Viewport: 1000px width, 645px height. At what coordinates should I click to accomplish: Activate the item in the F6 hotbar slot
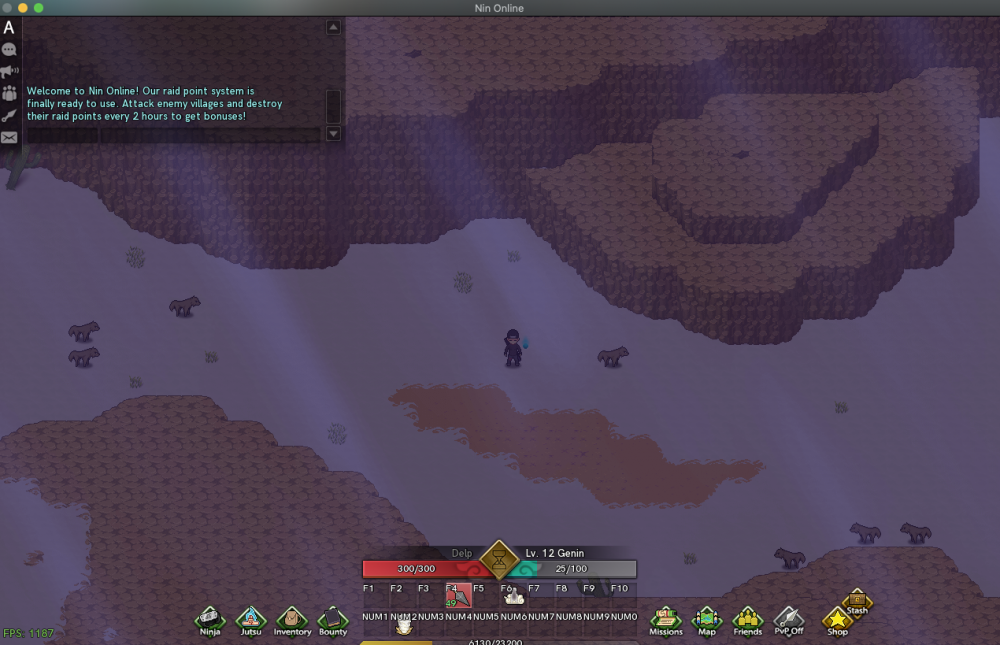click(x=514, y=597)
